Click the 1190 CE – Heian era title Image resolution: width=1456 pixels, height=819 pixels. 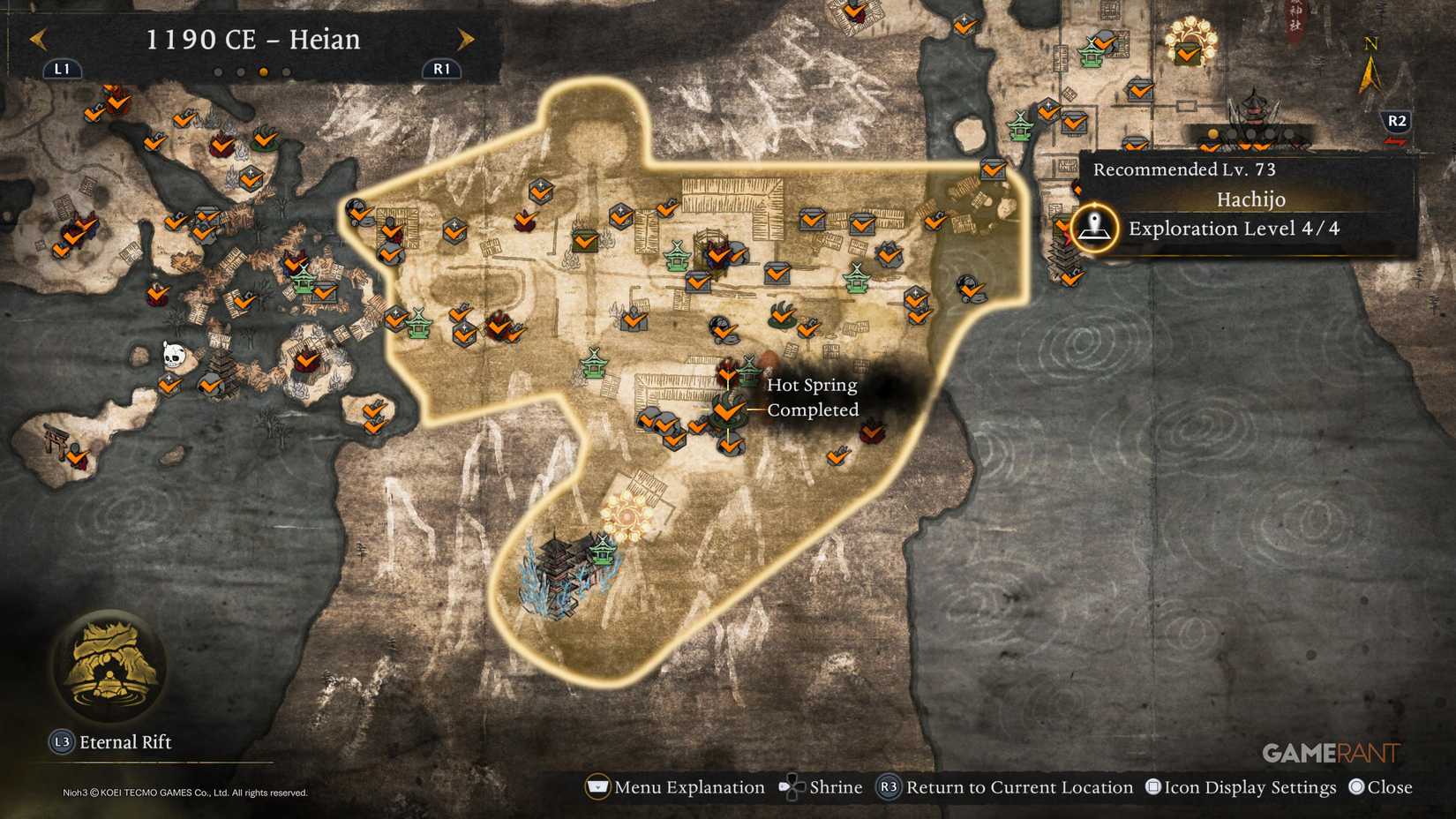(254, 39)
